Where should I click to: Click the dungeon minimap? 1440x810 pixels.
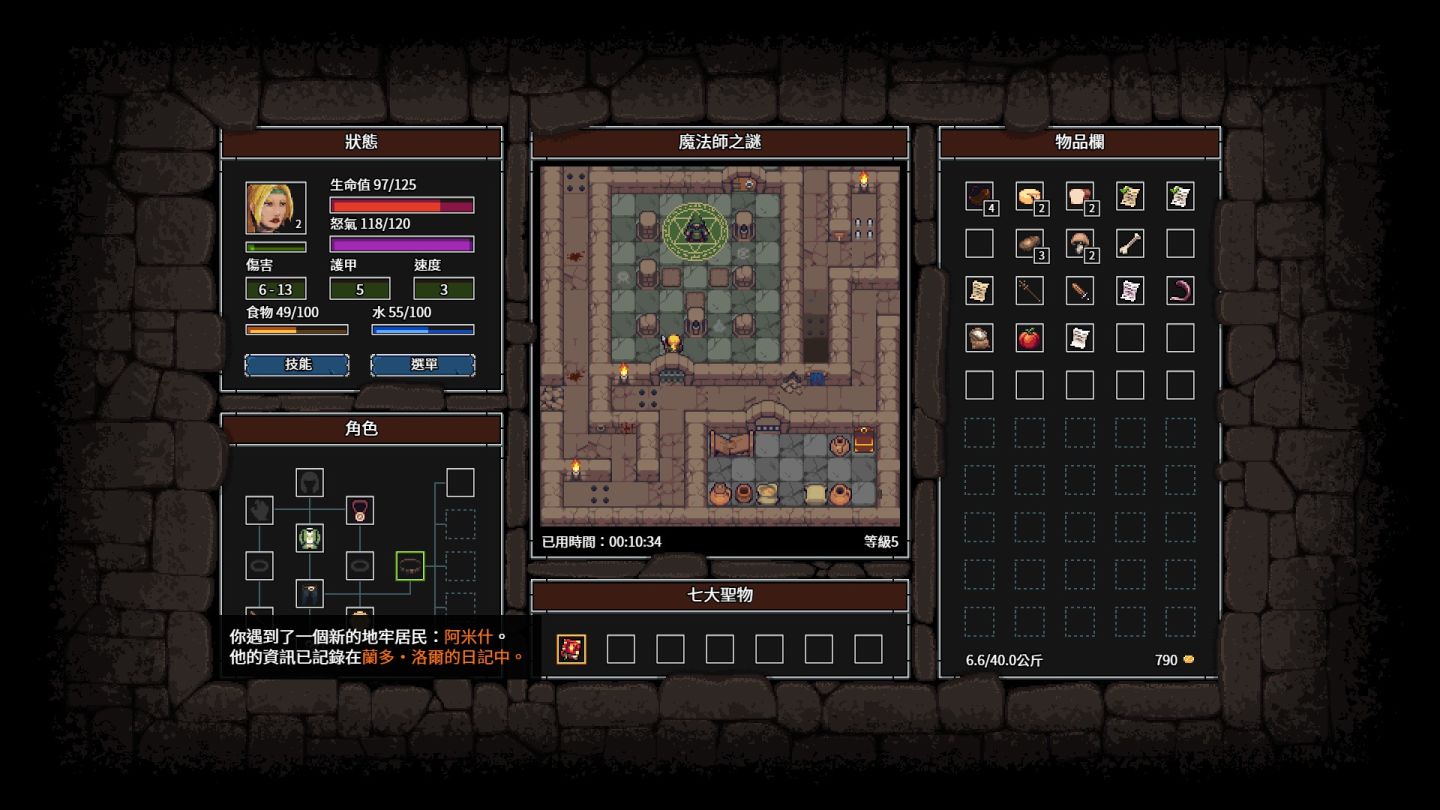pyautogui.click(x=720, y=346)
